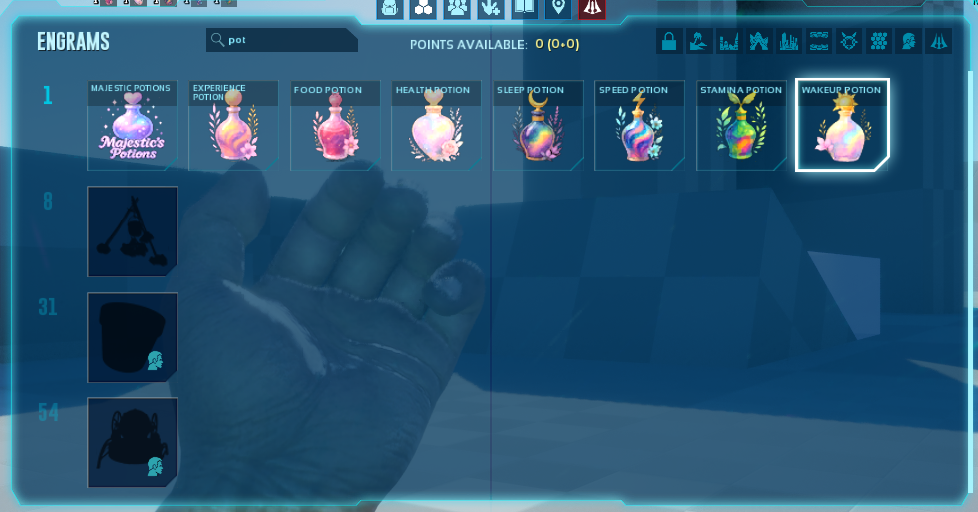Select the Sleep Potion engram
Screen dimensions: 978x512
click(538, 126)
